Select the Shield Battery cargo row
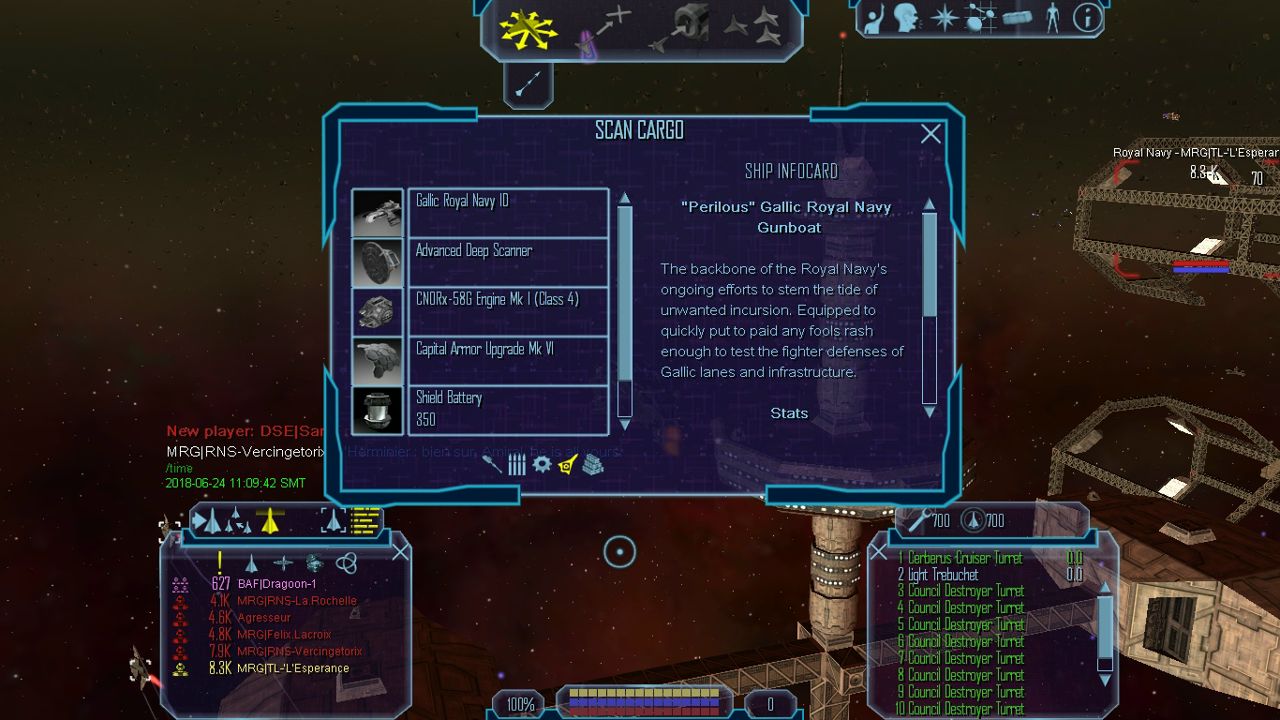 tap(508, 409)
